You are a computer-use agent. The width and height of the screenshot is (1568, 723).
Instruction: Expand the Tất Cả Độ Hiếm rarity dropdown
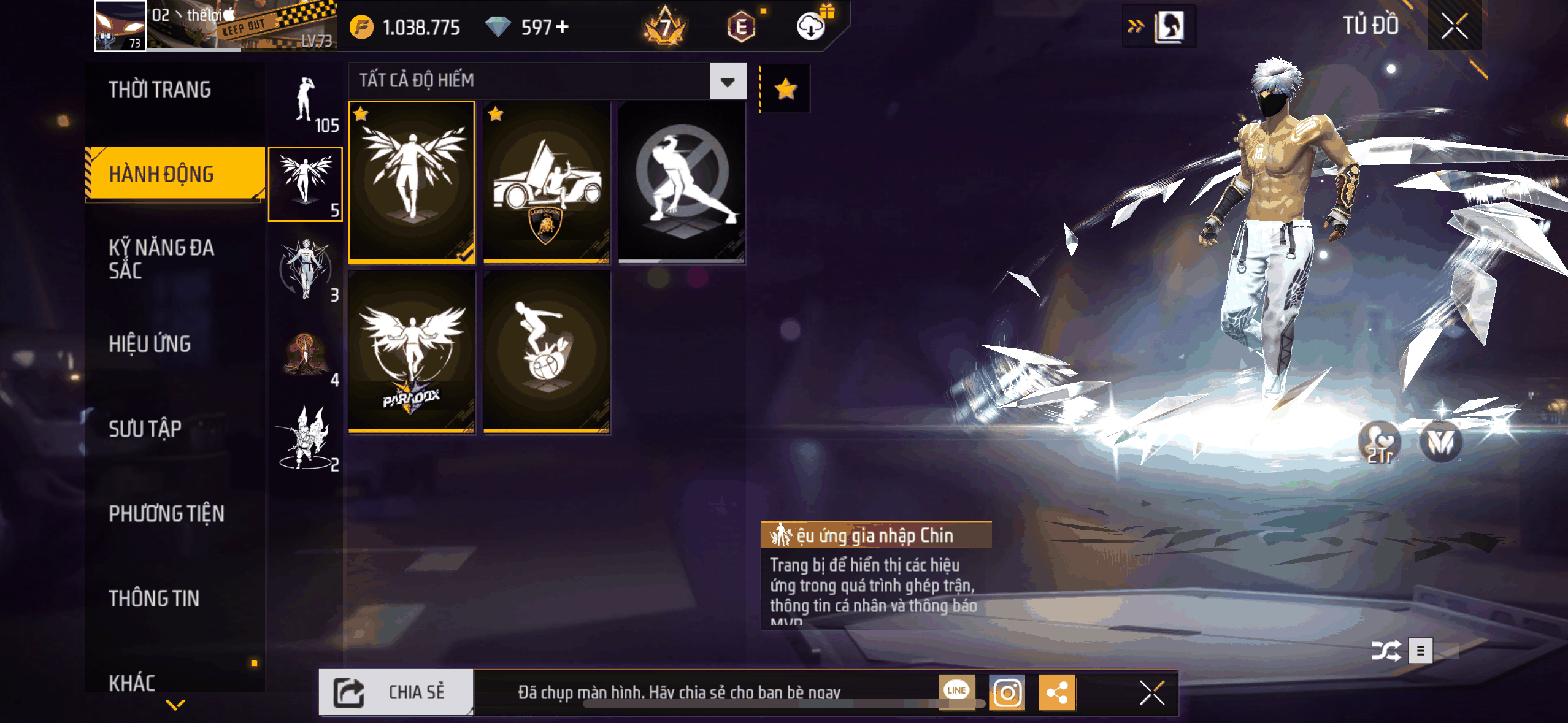(x=728, y=82)
